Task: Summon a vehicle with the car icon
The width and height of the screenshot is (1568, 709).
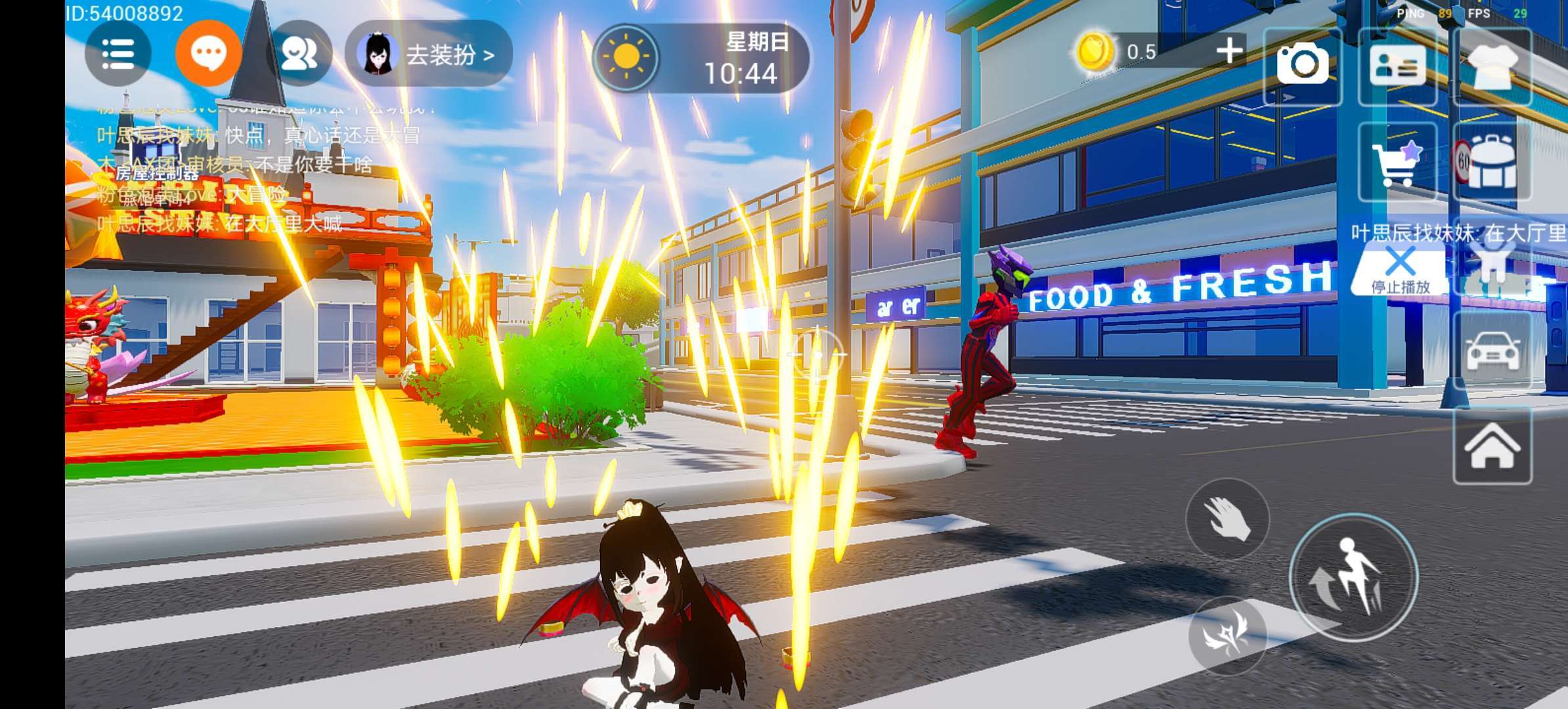Action: tap(1492, 351)
